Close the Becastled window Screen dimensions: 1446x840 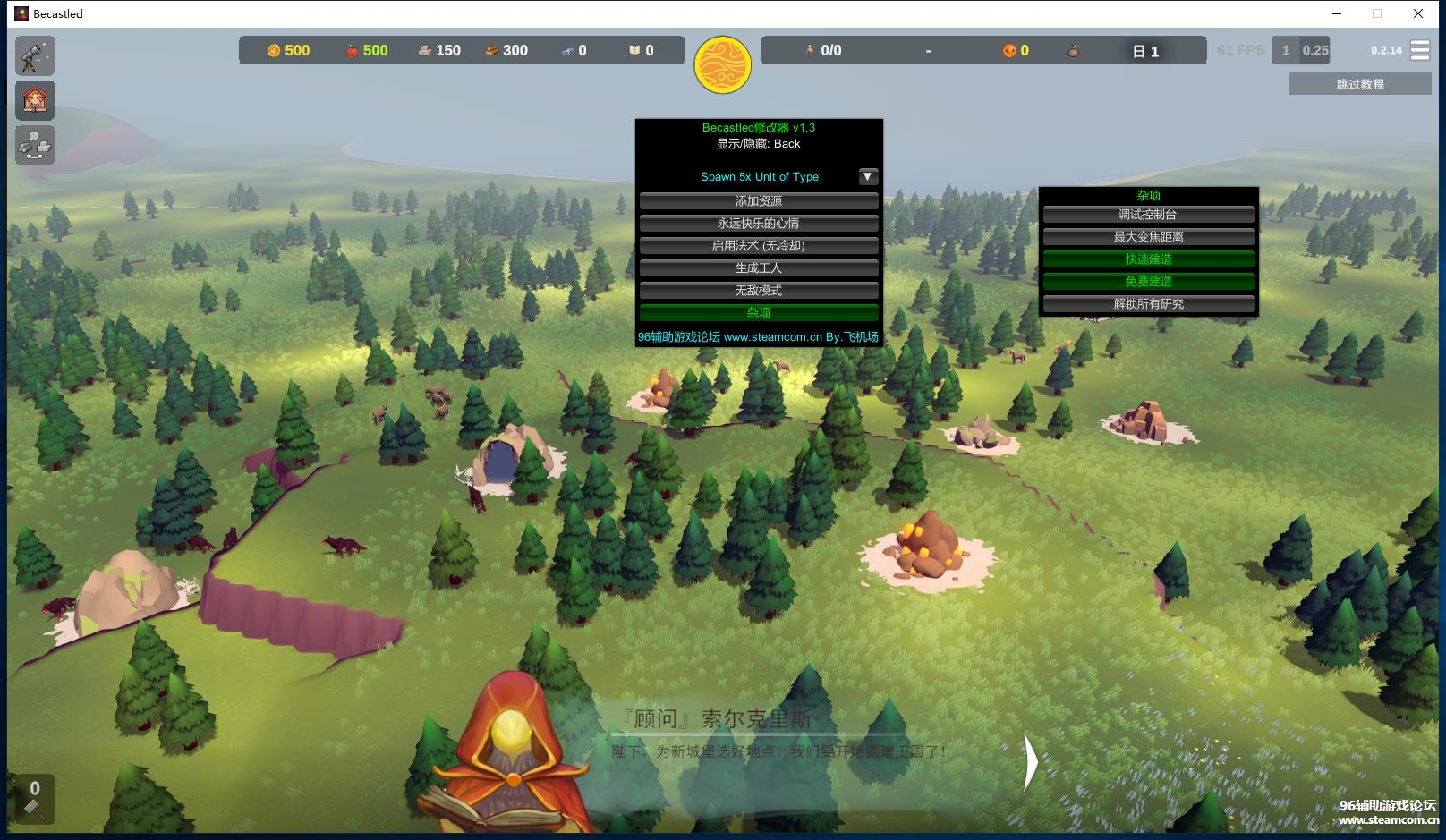point(1418,13)
